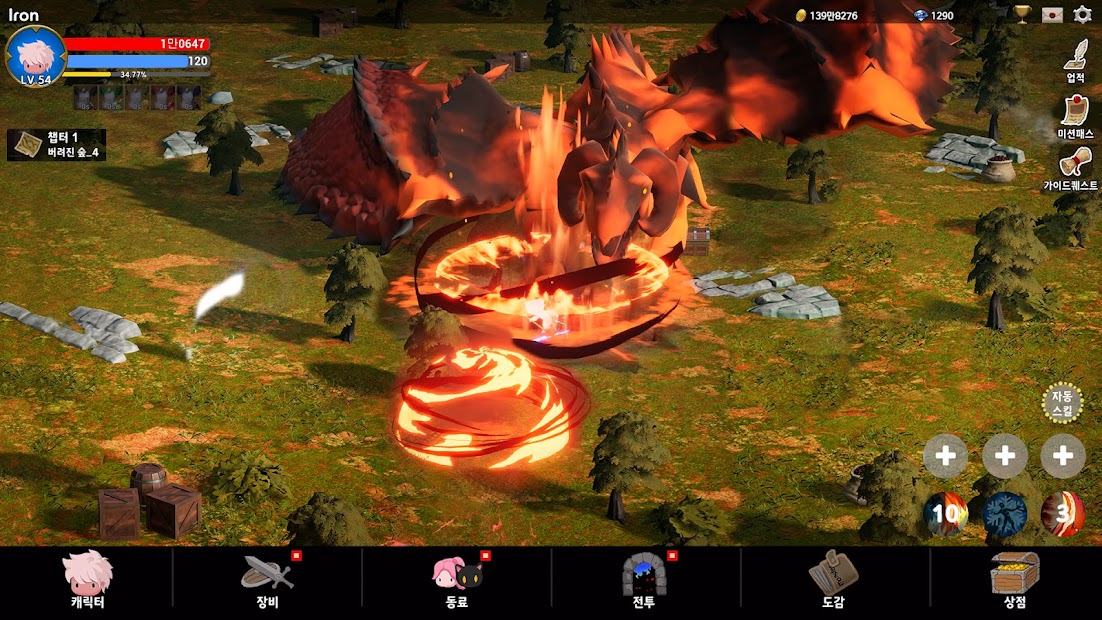This screenshot has height=620, width=1102.
Task: Switch to the 동료 companions tab
Action: point(457,580)
